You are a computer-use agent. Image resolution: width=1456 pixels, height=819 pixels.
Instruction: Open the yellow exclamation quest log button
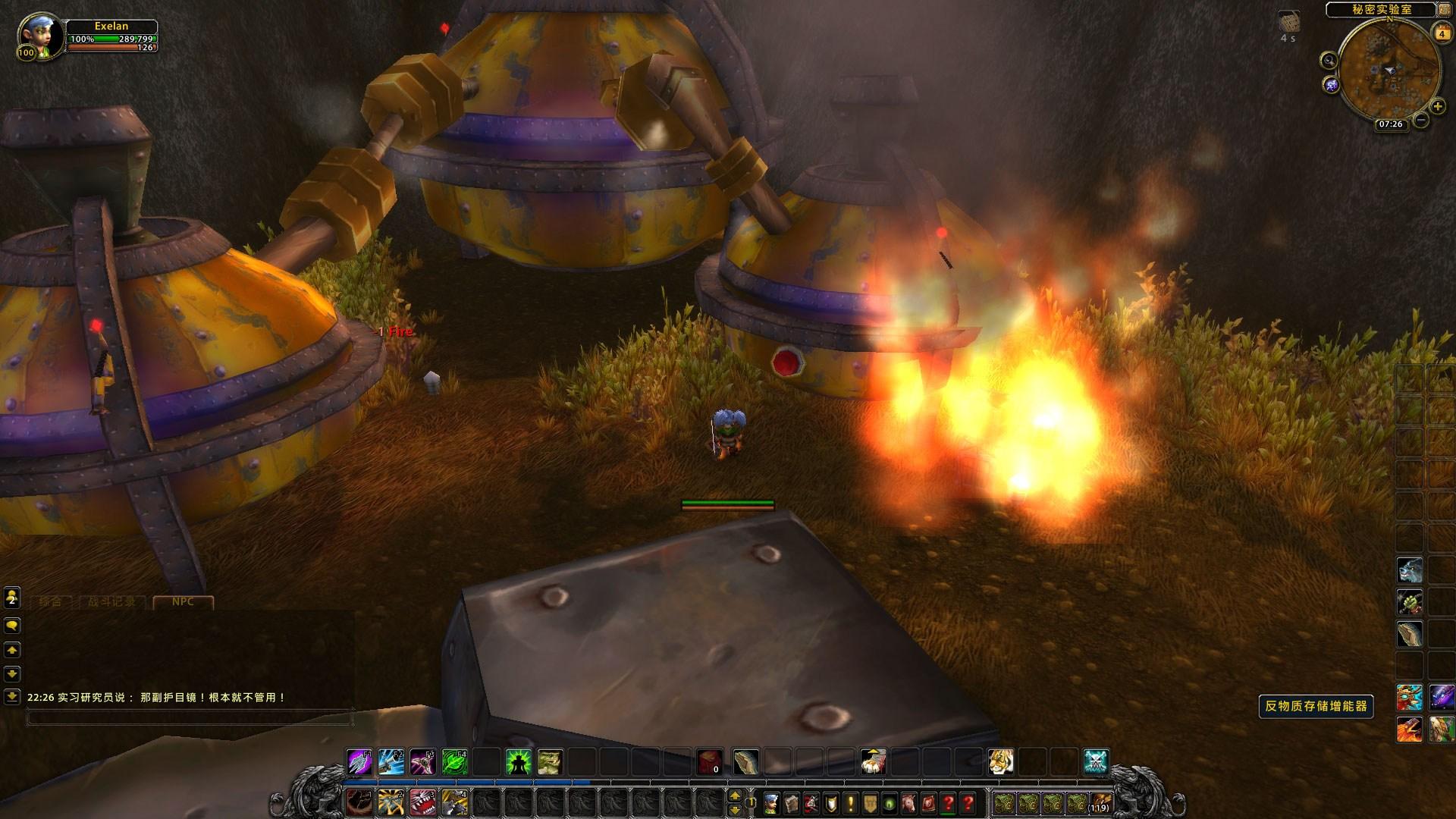850,802
